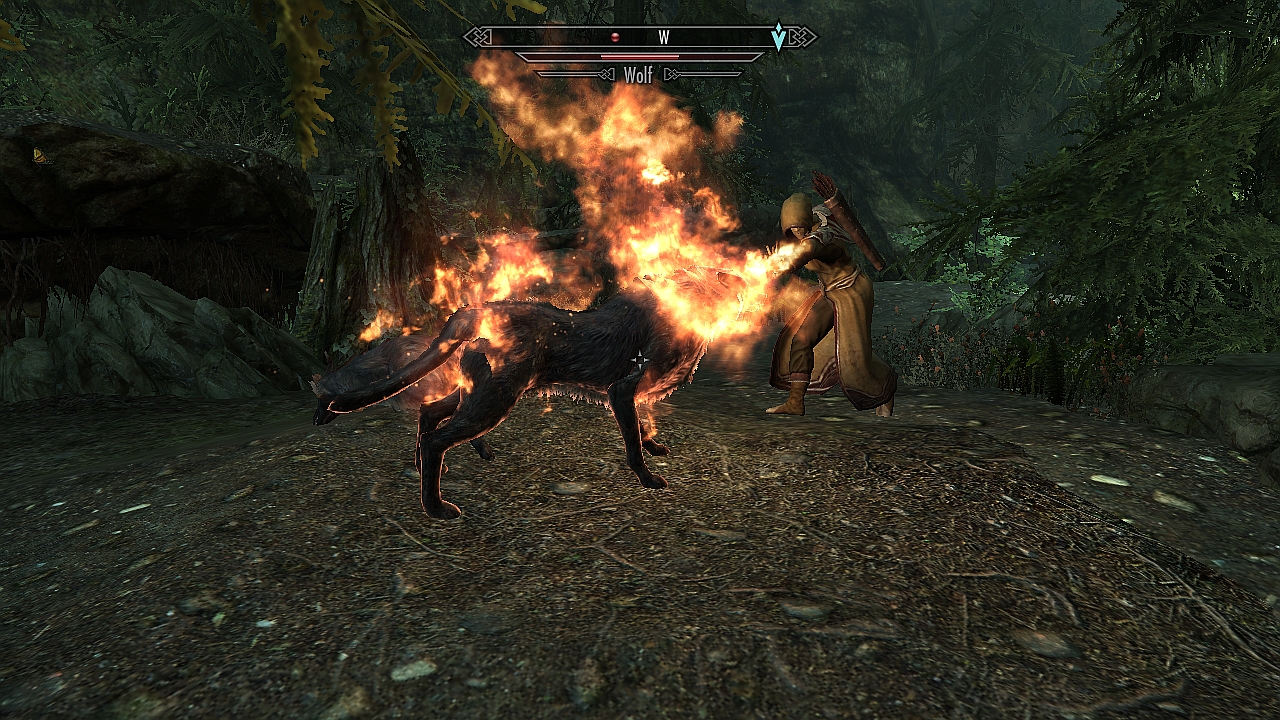
Task: Select the red enemy dot on the compass
Action: point(616,38)
